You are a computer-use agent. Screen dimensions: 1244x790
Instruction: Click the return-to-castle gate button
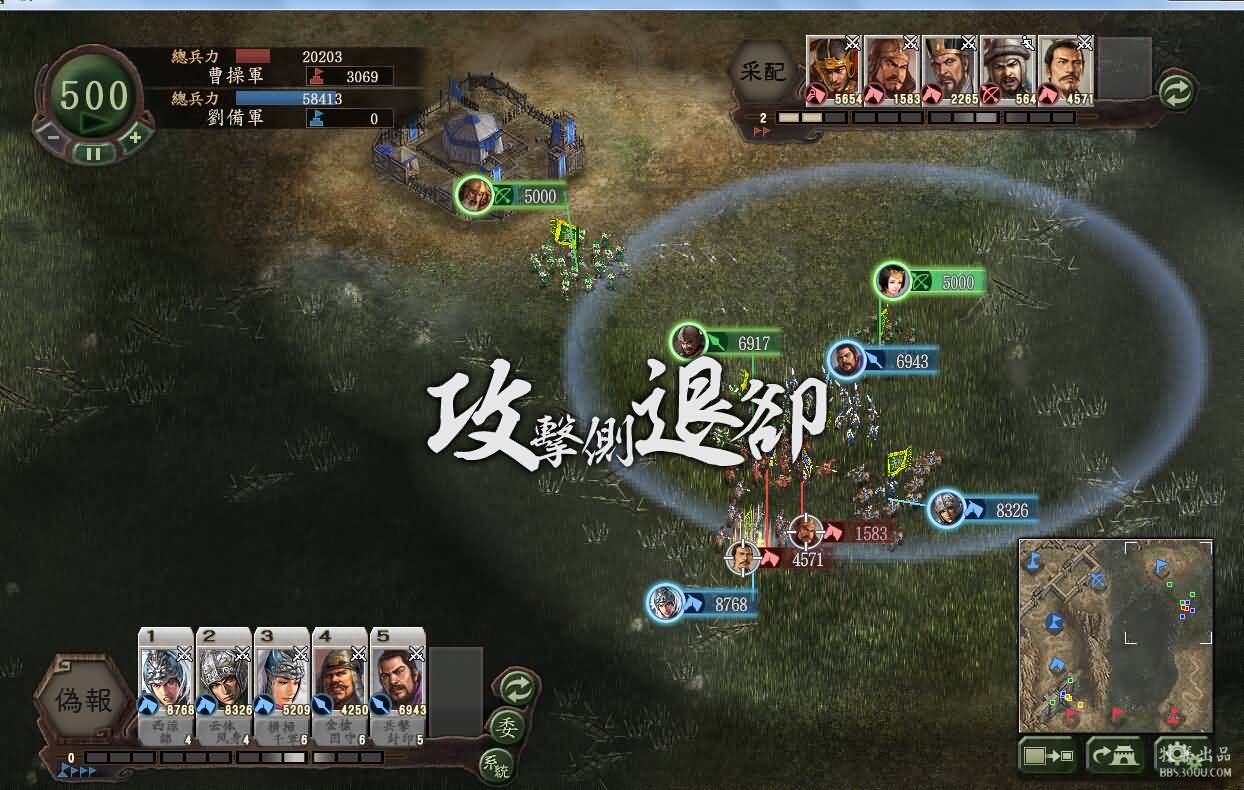coord(1114,756)
